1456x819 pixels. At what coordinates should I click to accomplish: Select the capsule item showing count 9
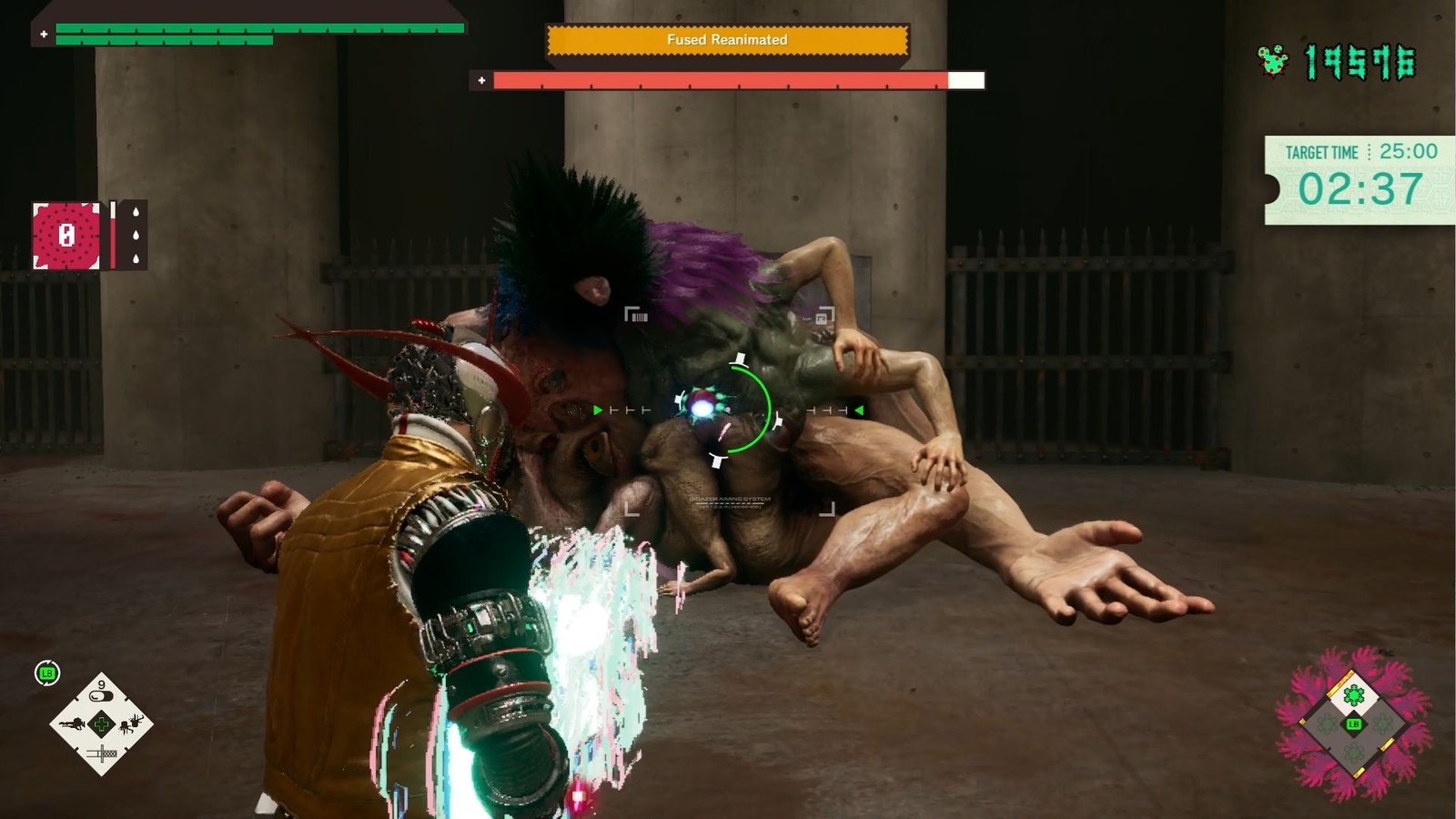tap(101, 694)
